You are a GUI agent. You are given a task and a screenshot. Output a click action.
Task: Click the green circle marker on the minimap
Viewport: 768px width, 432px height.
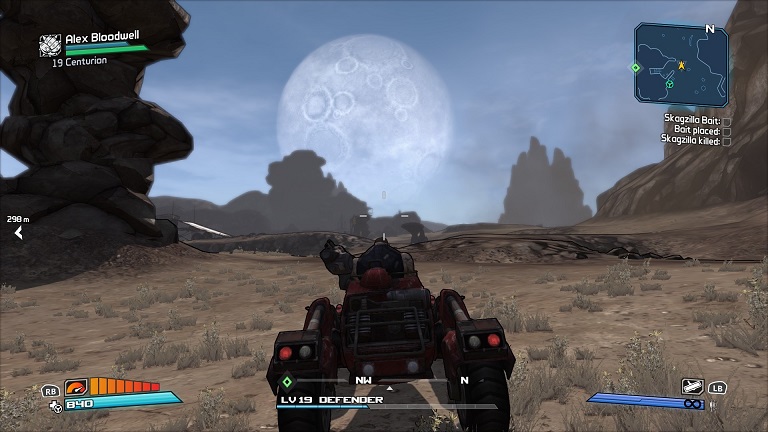tap(669, 84)
